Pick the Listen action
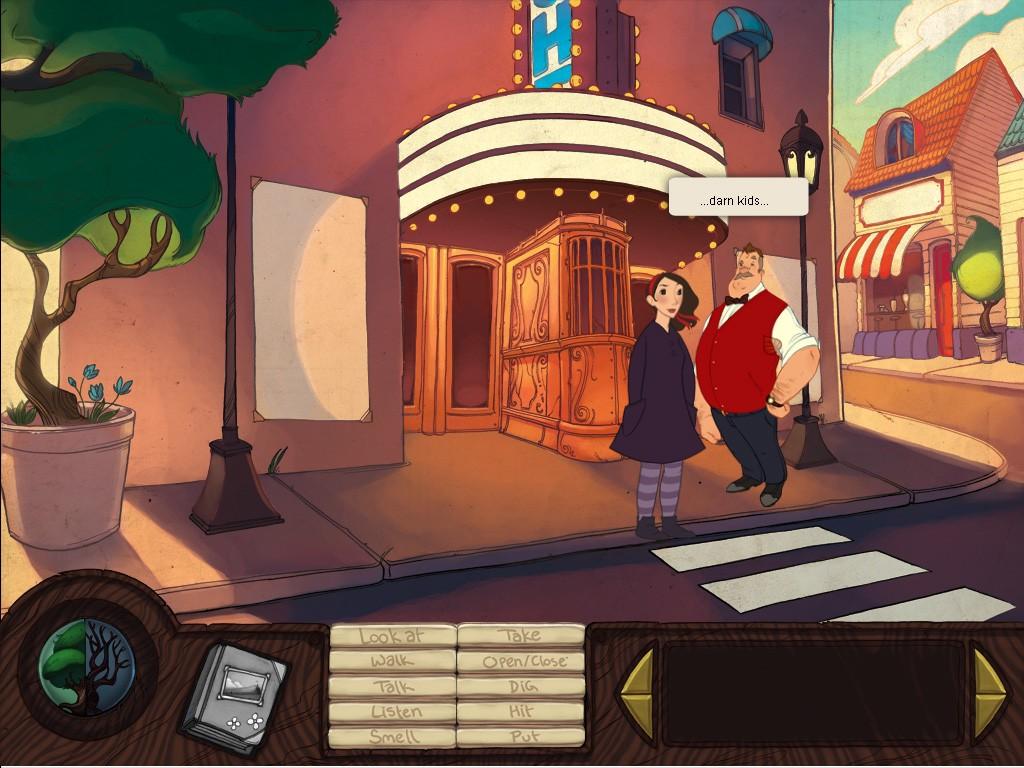 tap(392, 712)
